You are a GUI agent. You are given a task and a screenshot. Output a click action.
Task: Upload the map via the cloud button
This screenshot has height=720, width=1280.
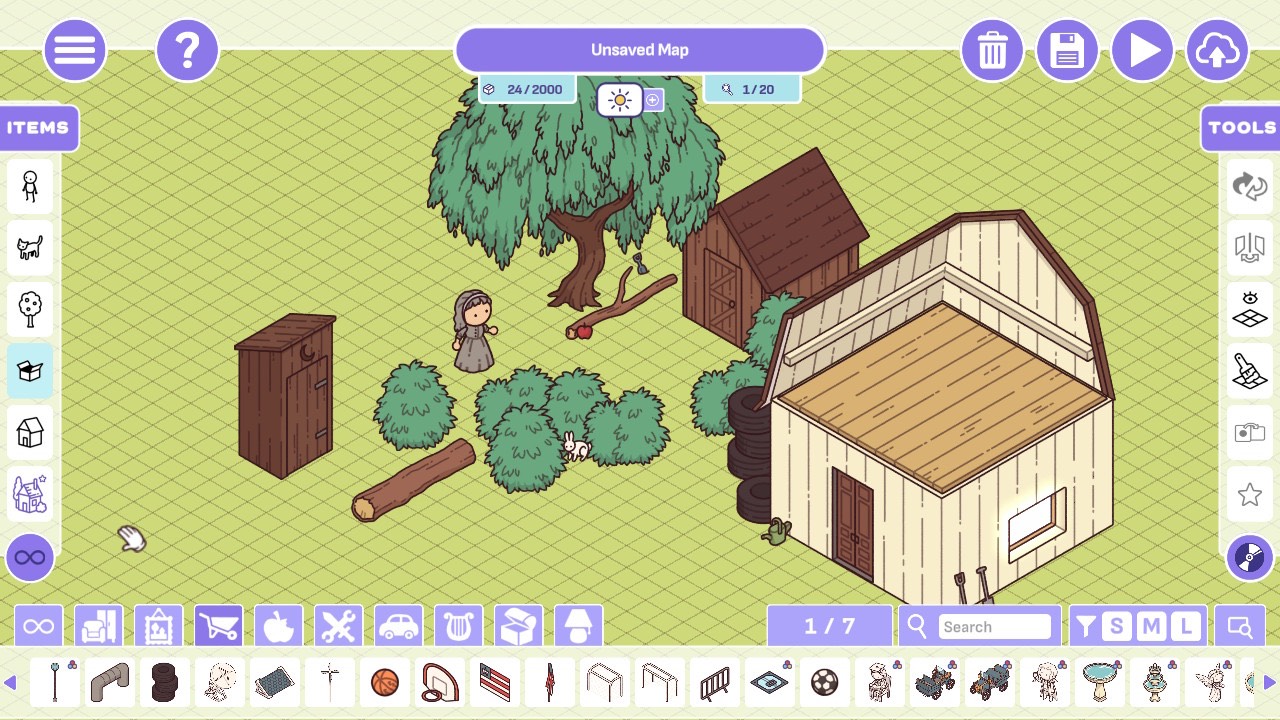1217,50
